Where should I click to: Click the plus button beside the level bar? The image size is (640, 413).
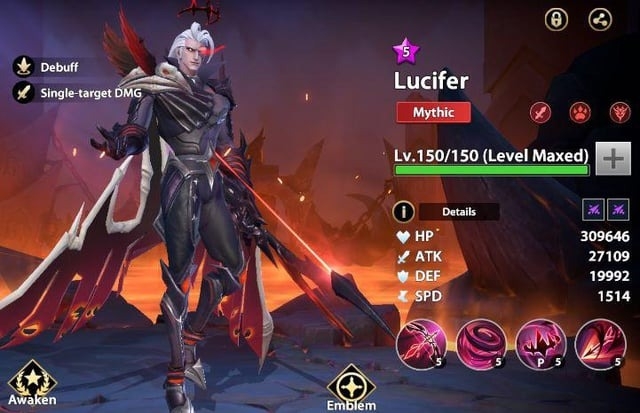tap(611, 157)
